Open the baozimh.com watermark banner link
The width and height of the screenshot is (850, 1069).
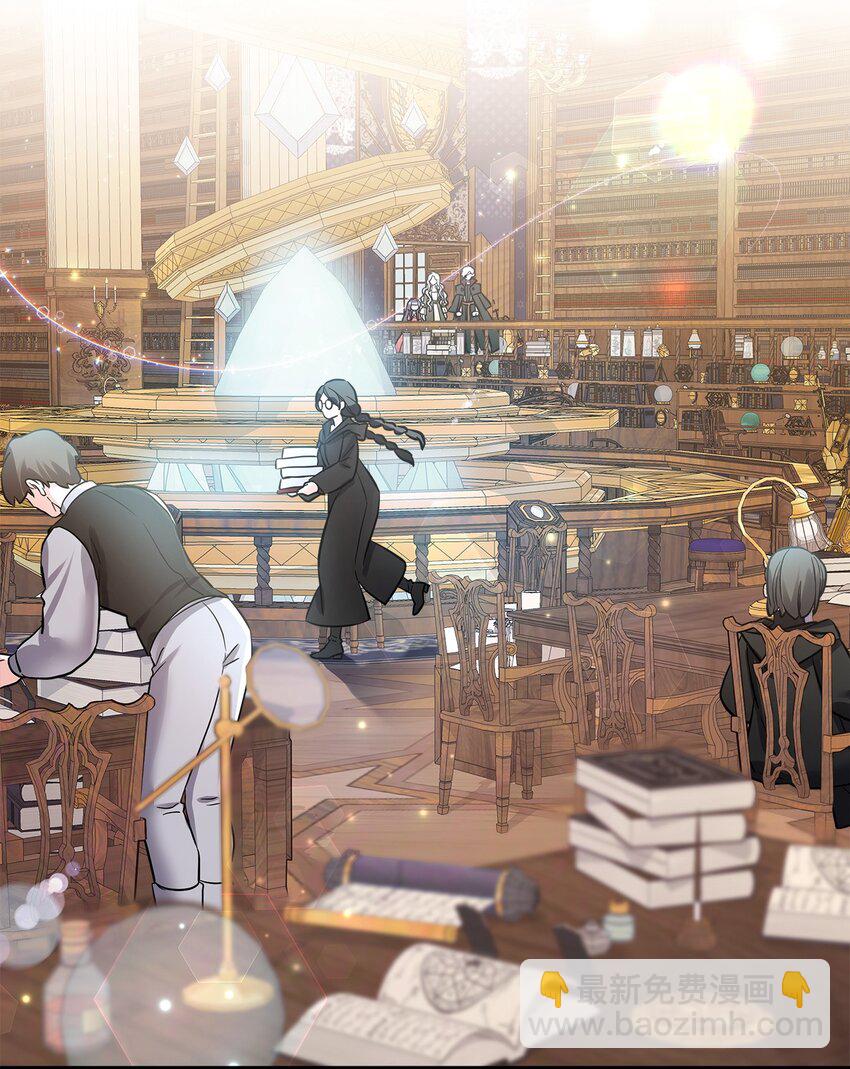(675, 1004)
